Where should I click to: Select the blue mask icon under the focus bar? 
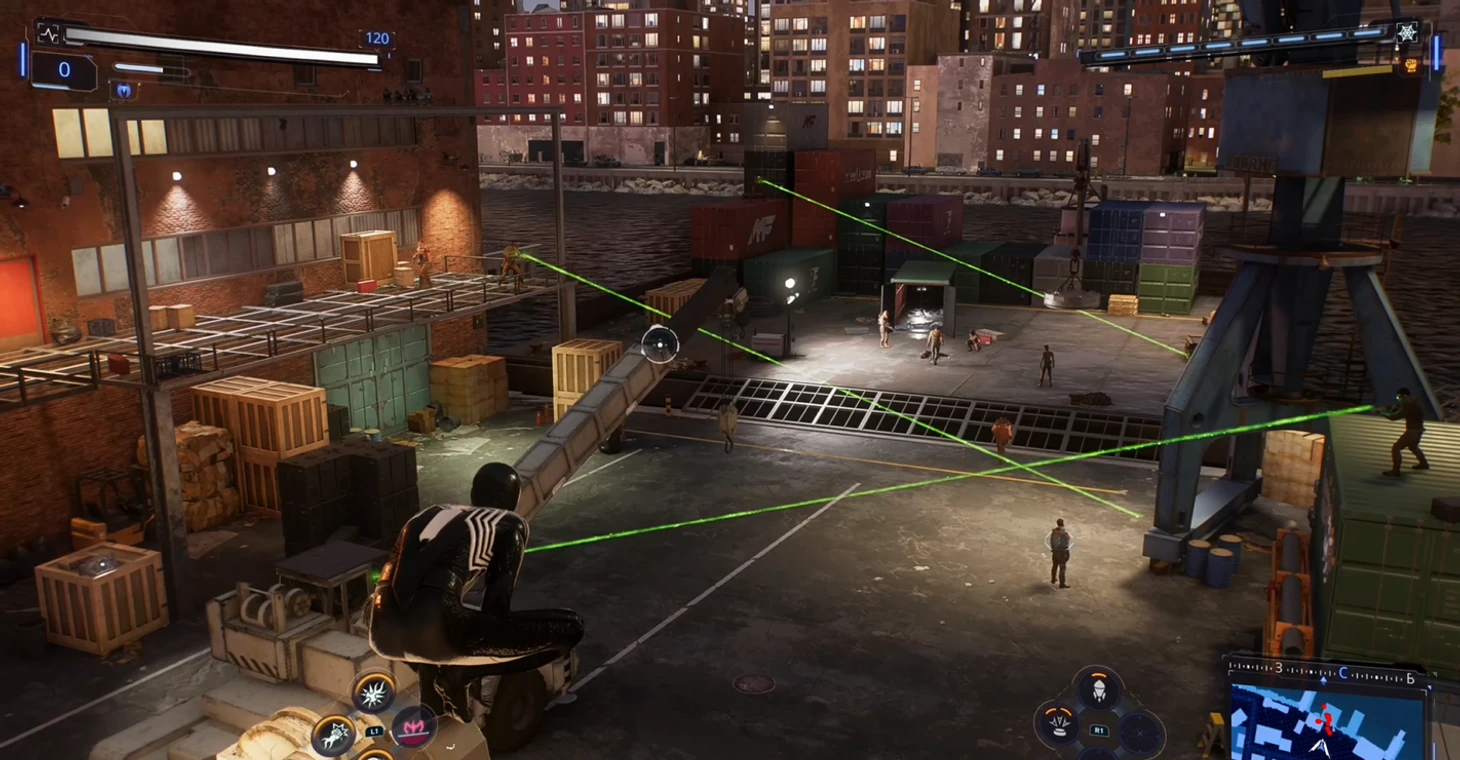tap(123, 91)
